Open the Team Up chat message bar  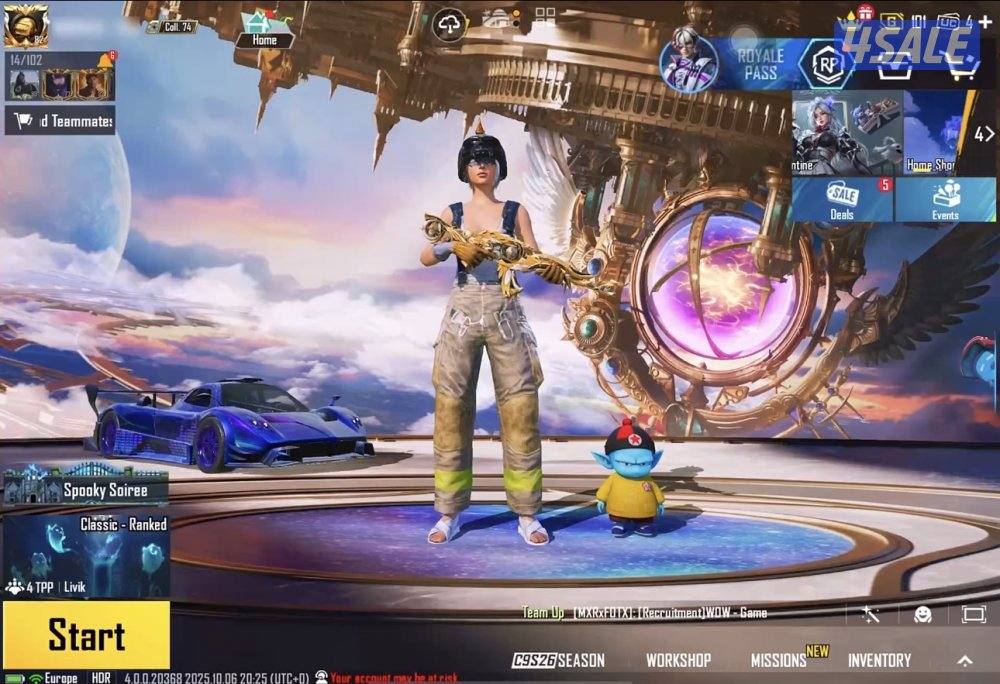pyautogui.click(x=645, y=612)
